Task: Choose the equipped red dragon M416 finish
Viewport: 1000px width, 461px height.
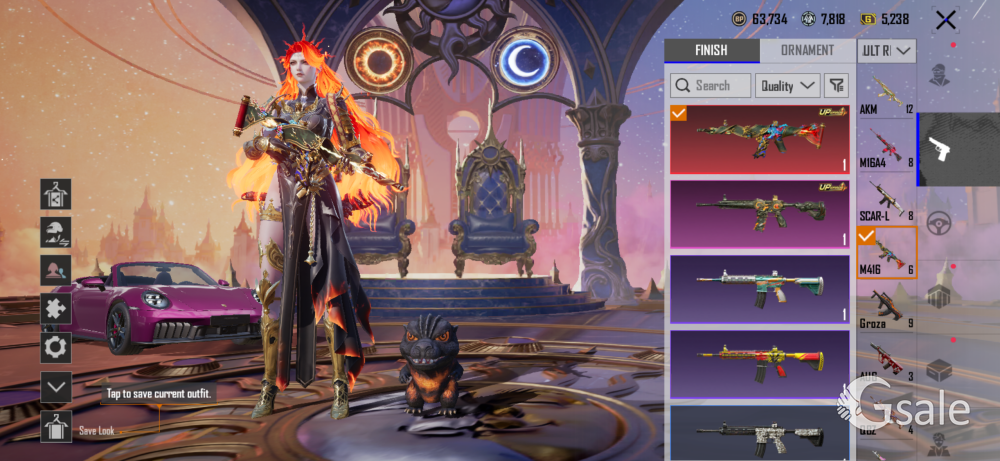Action: coord(759,138)
